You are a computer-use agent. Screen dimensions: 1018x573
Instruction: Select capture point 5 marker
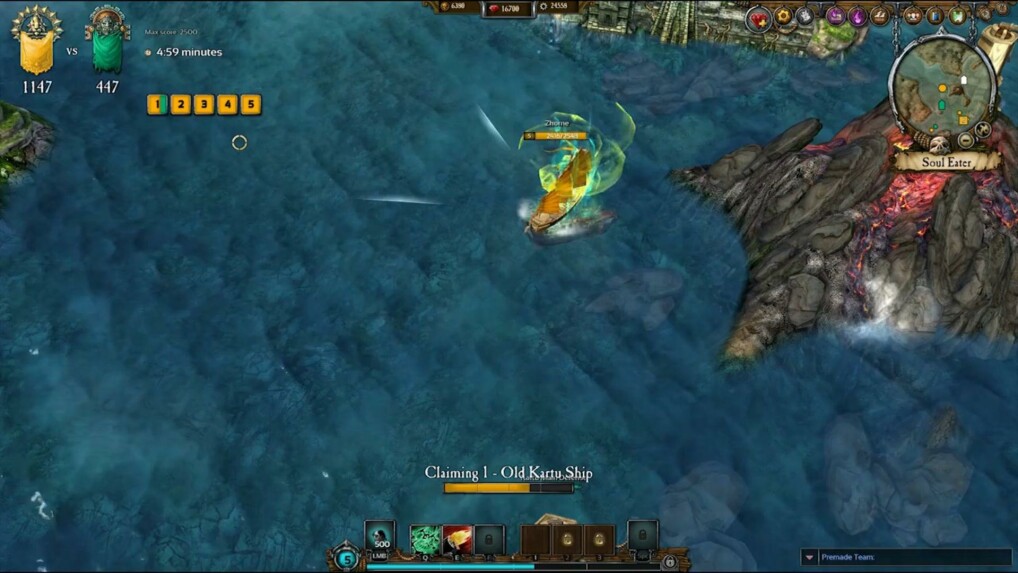[250, 104]
